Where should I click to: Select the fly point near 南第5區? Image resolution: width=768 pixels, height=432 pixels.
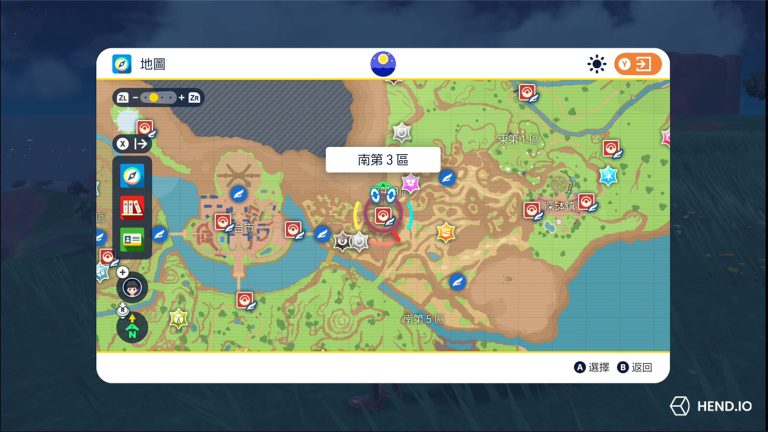click(x=457, y=281)
